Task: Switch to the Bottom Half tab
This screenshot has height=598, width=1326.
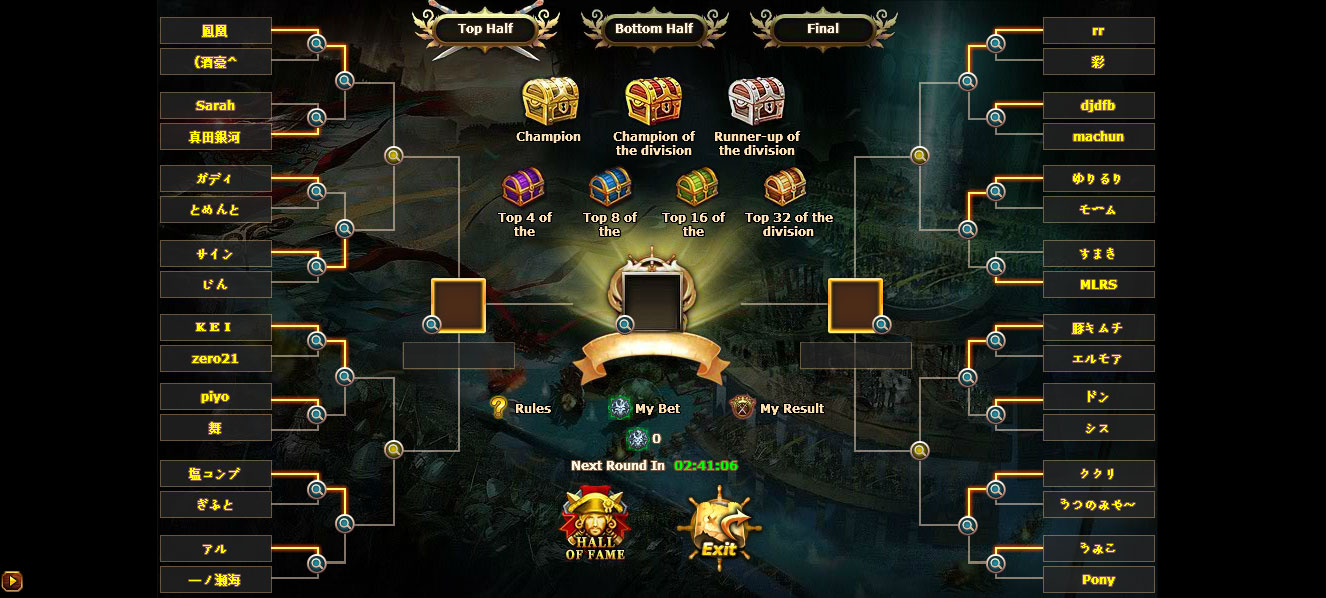Action: tap(654, 29)
